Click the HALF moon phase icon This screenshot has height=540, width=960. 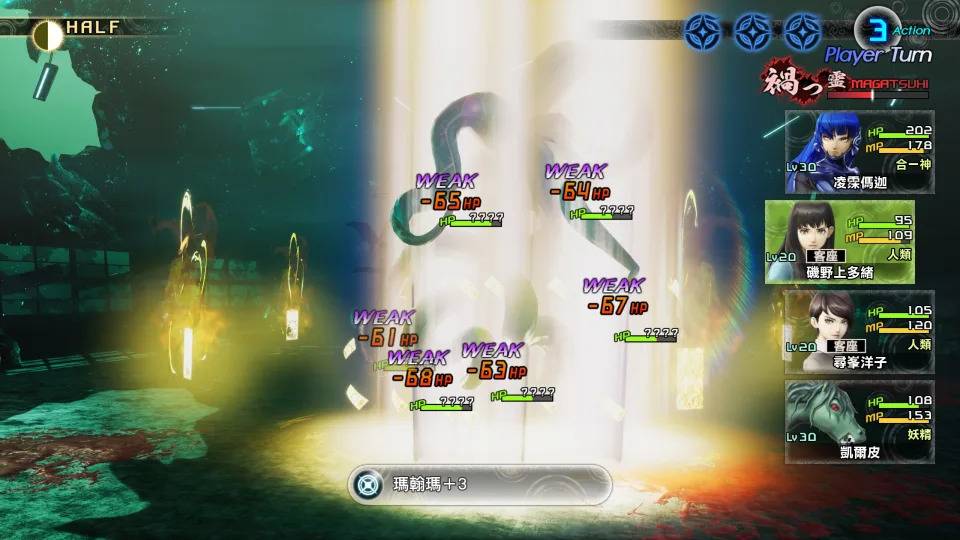click(47, 35)
